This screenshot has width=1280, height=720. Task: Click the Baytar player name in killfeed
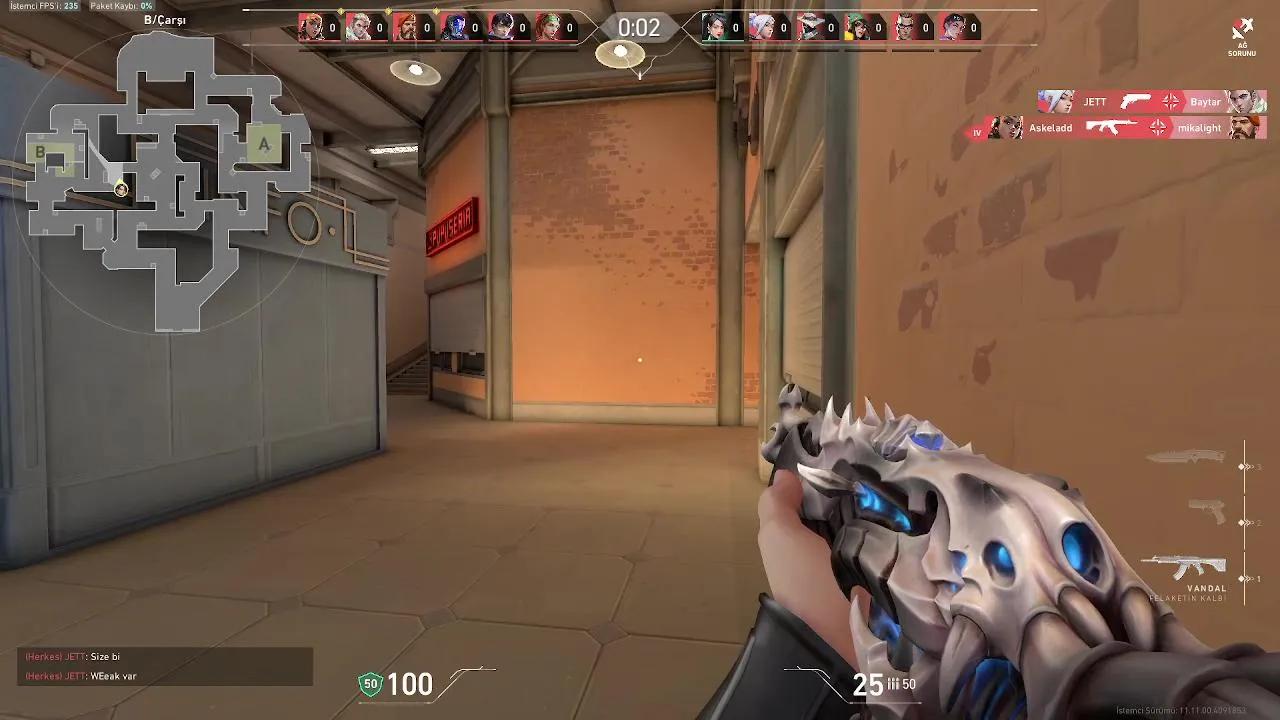click(1205, 102)
